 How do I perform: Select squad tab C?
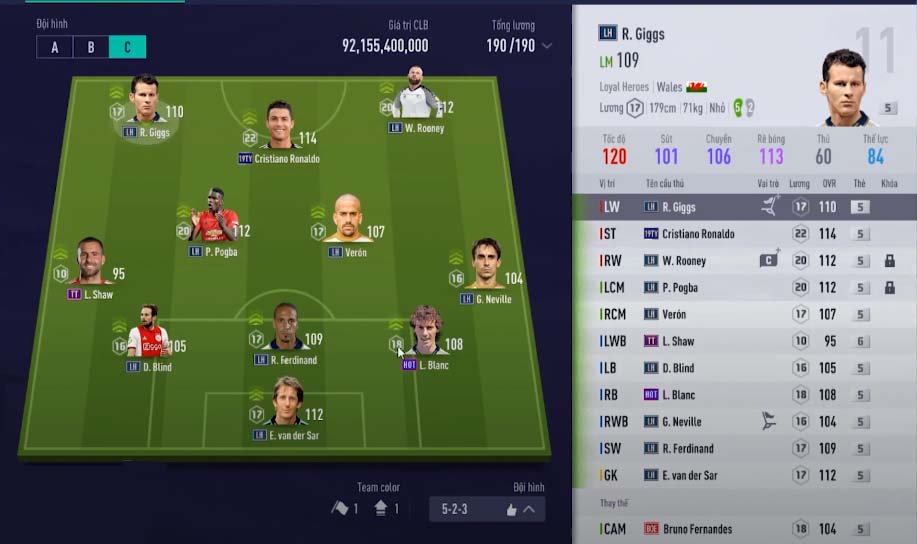(127, 47)
